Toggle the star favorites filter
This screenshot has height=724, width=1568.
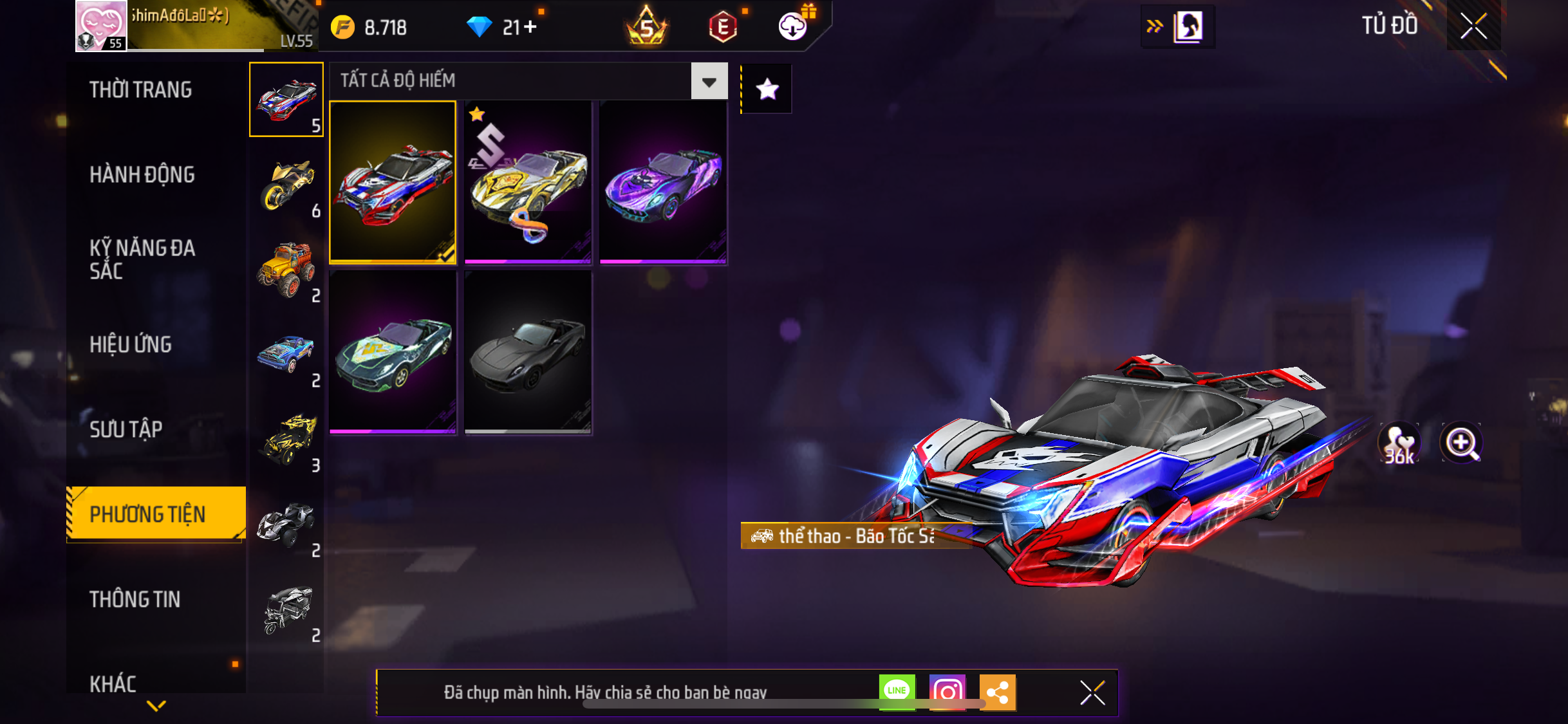tap(767, 89)
